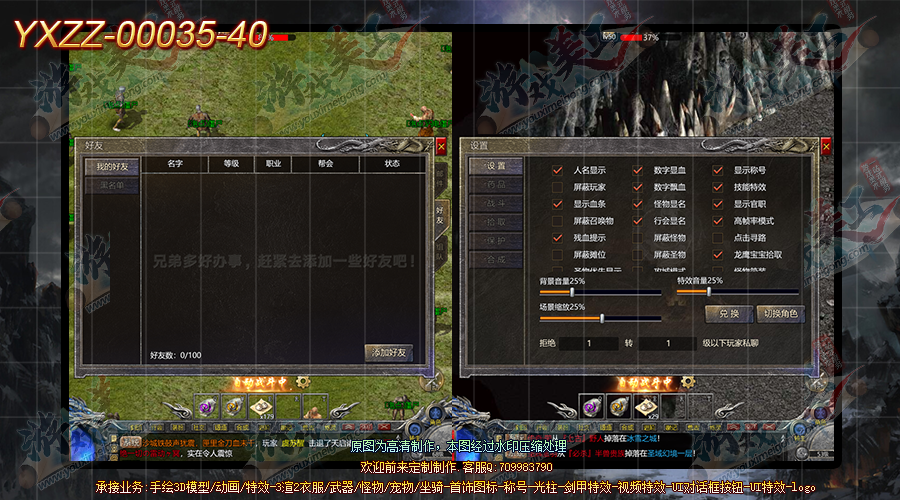Close the 设置 settings window
Image resolution: width=900 pixels, height=500 pixels.
[x=826, y=147]
